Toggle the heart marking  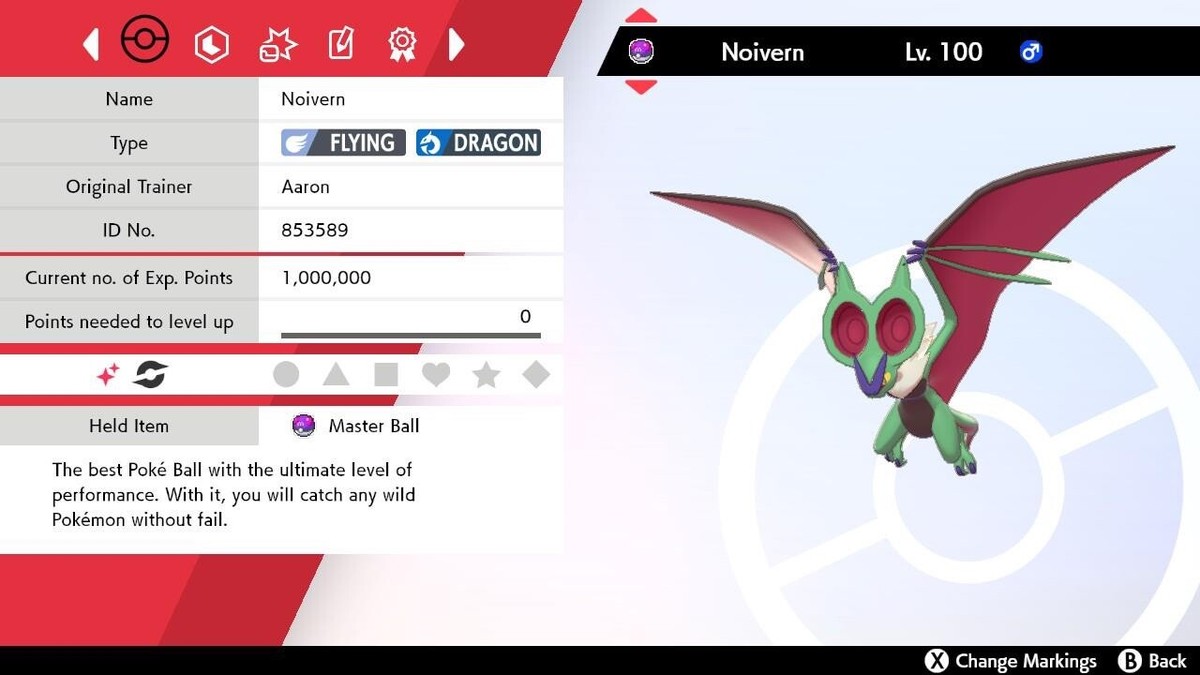click(x=436, y=375)
